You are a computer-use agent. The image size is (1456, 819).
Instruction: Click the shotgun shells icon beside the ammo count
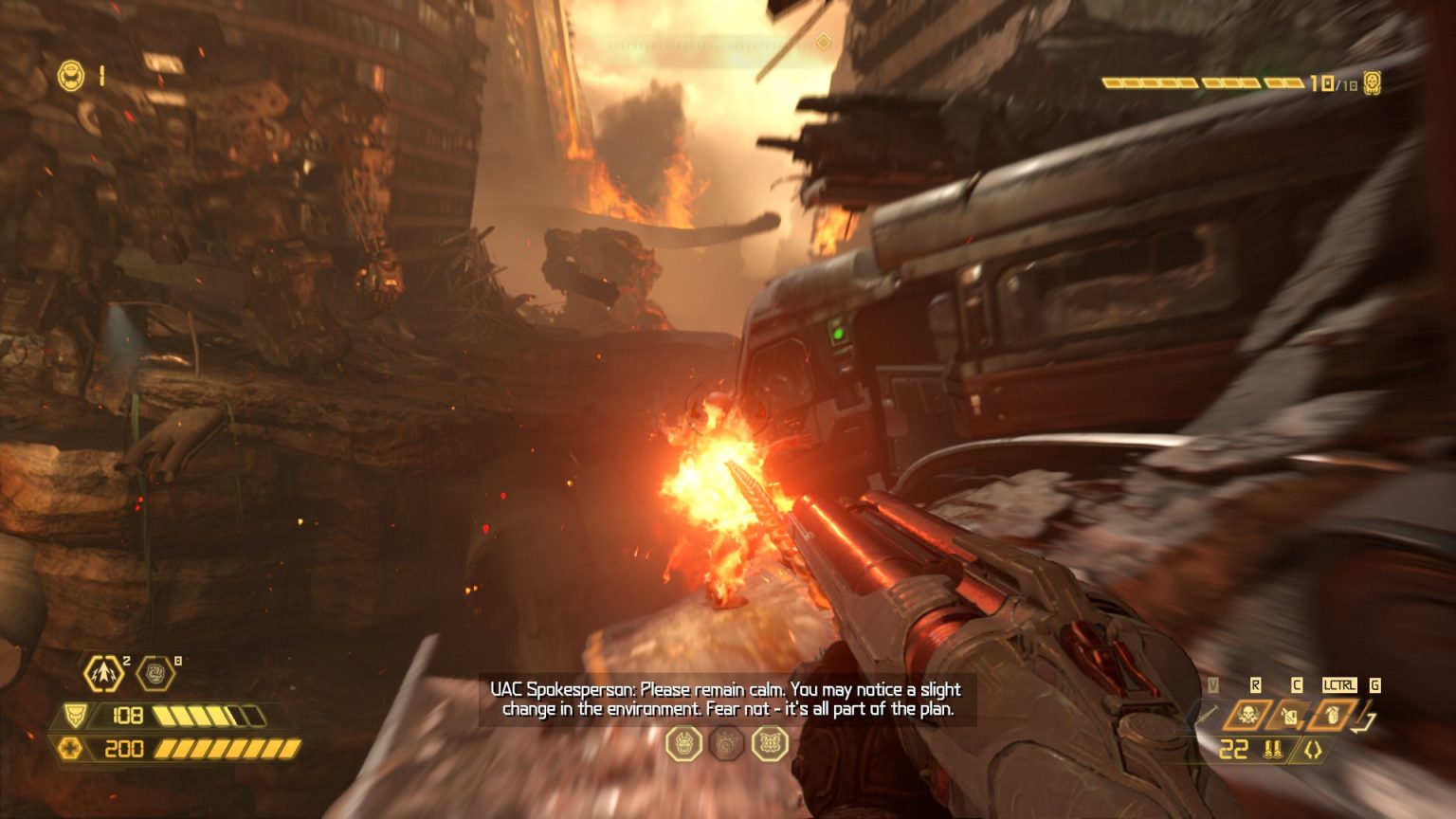coord(1273,750)
